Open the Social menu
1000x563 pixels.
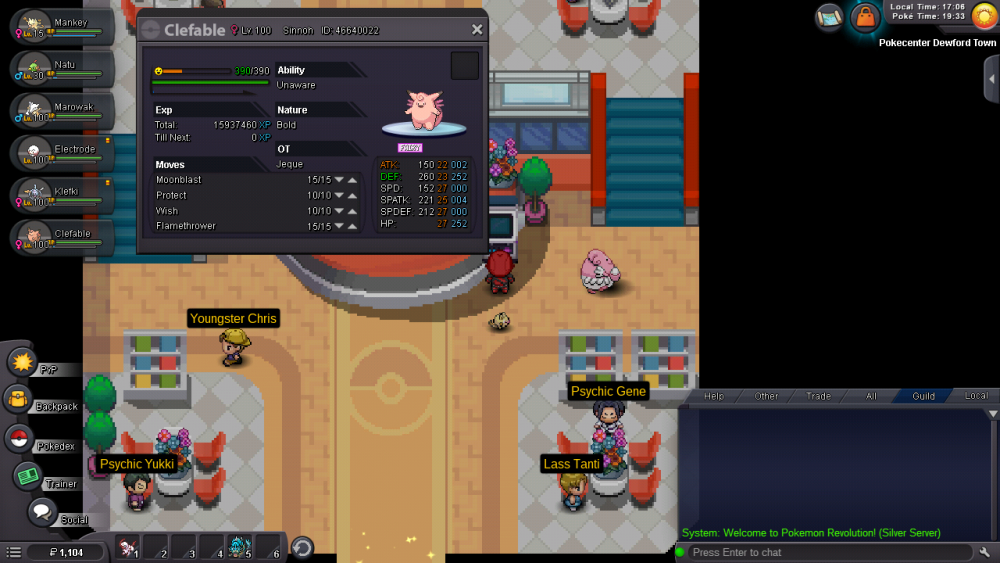coord(42,512)
